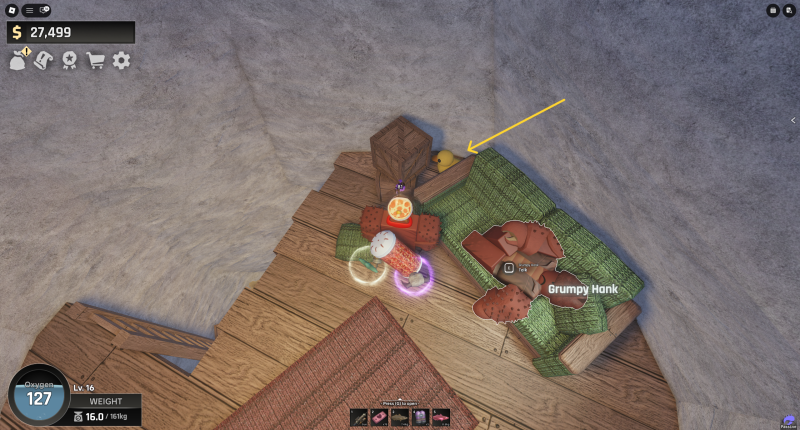Open the Roblox chat overlay button
This screenshot has width=800, height=430.
[x=44, y=10]
